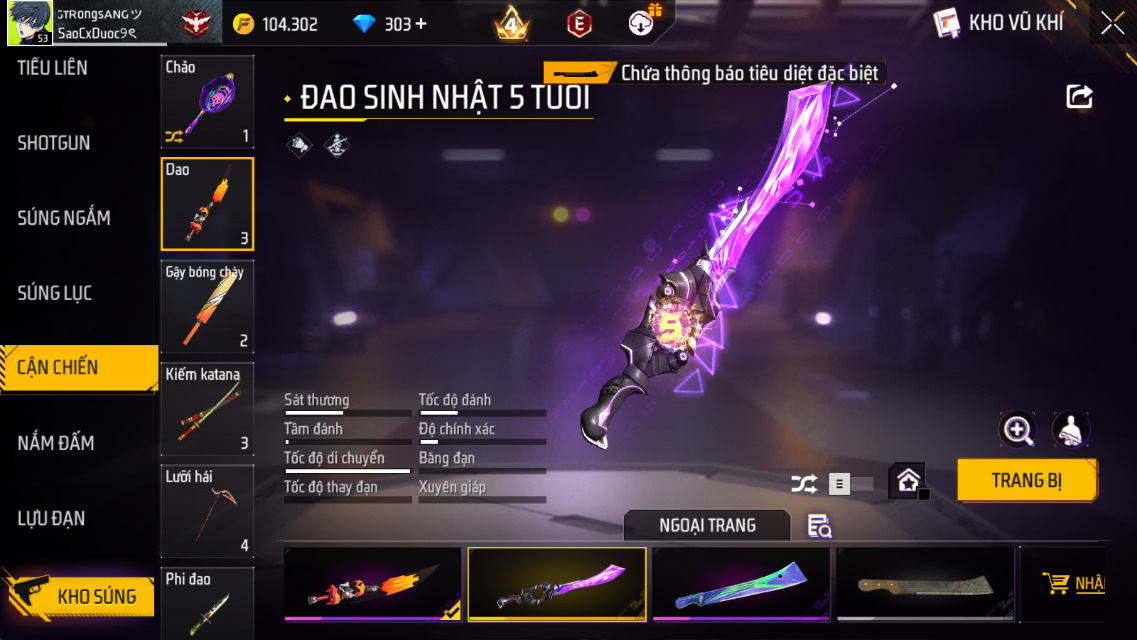Toggle the random skin shuffle icon

pyautogui.click(x=803, y=484)
